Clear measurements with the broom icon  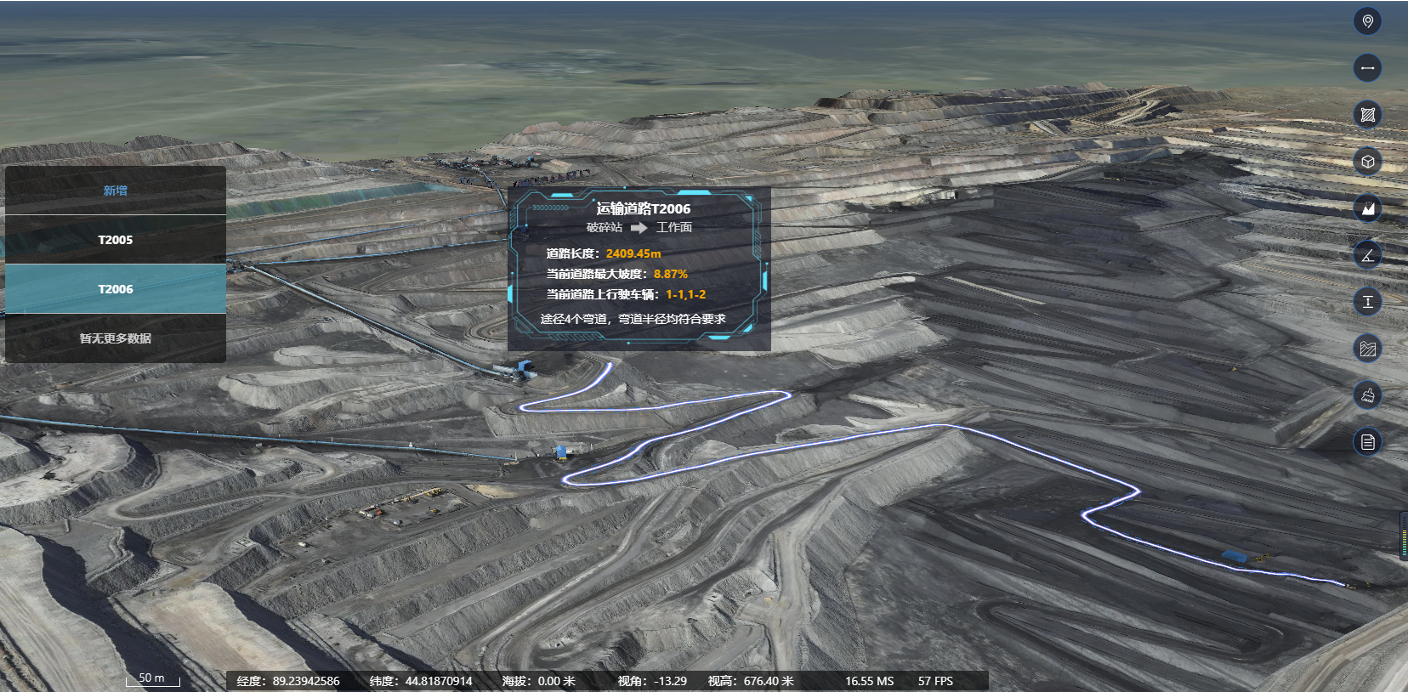tap(1367, 395)
